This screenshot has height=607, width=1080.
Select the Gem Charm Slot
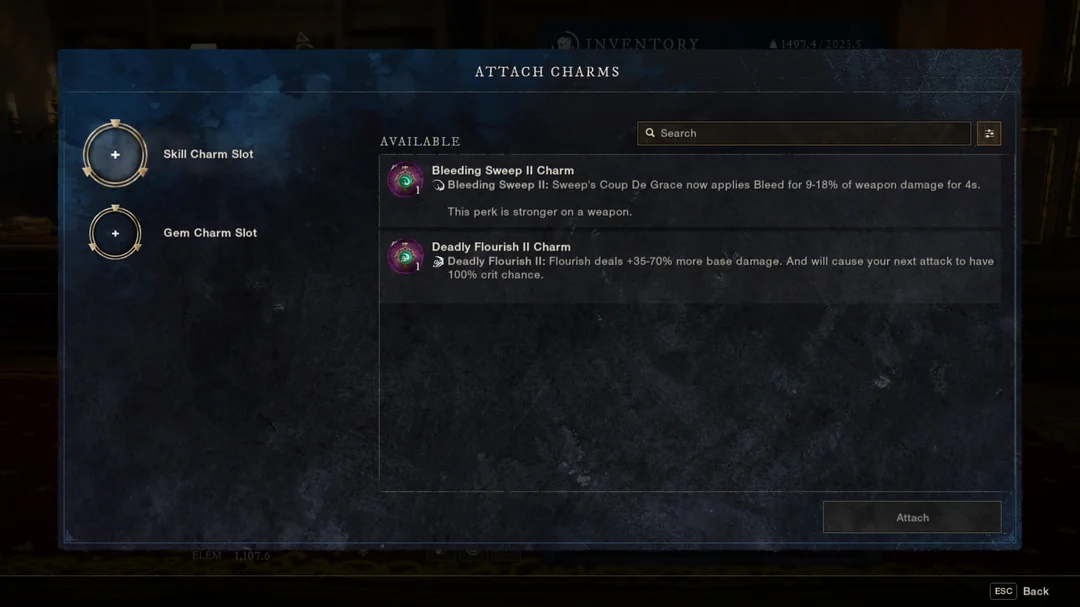point(115,233)
